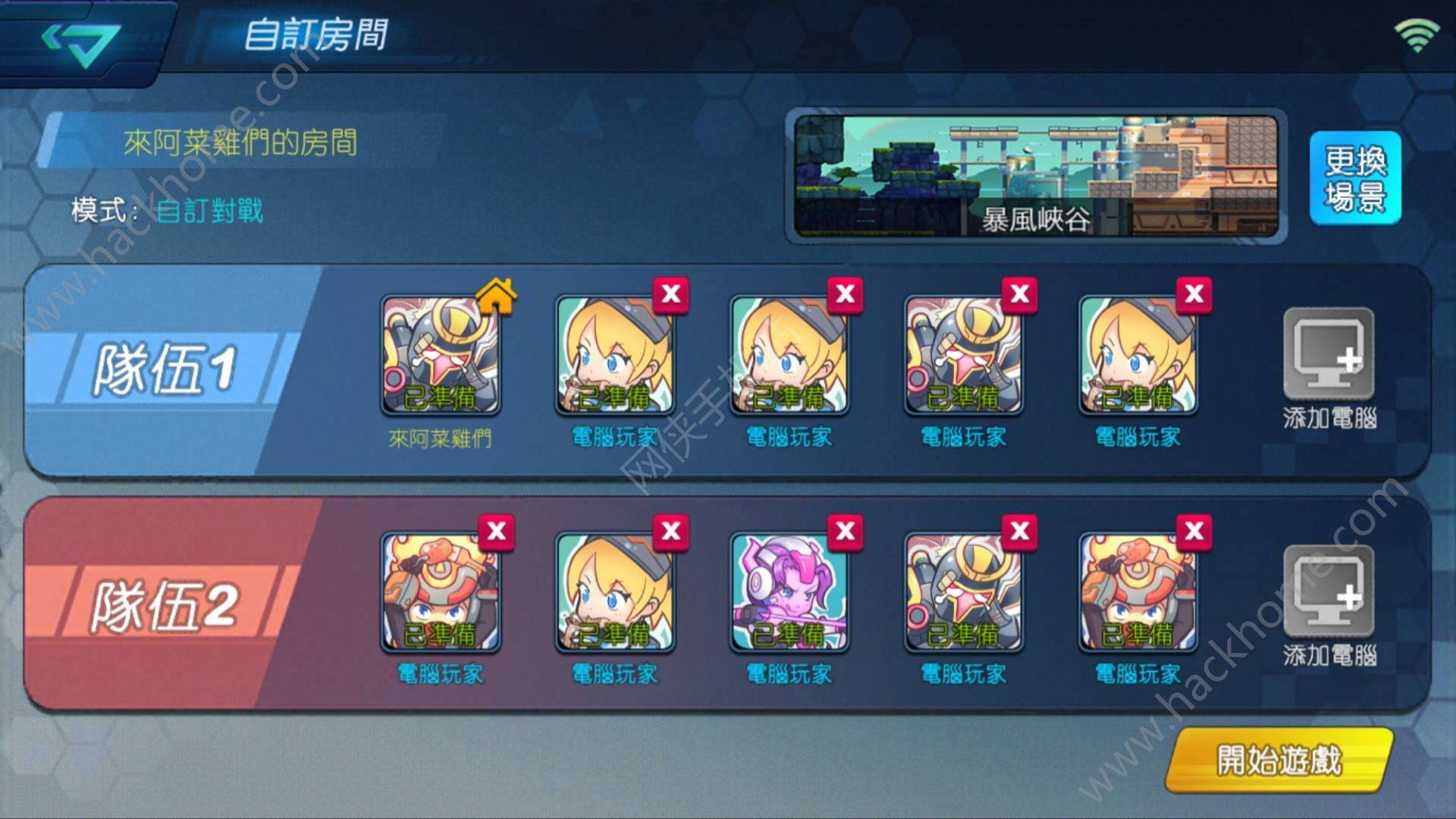Click the home icon on the host avatar
Image resolution: width=1456 pixels, height=819 pixels.
click(x=497, y=298)
